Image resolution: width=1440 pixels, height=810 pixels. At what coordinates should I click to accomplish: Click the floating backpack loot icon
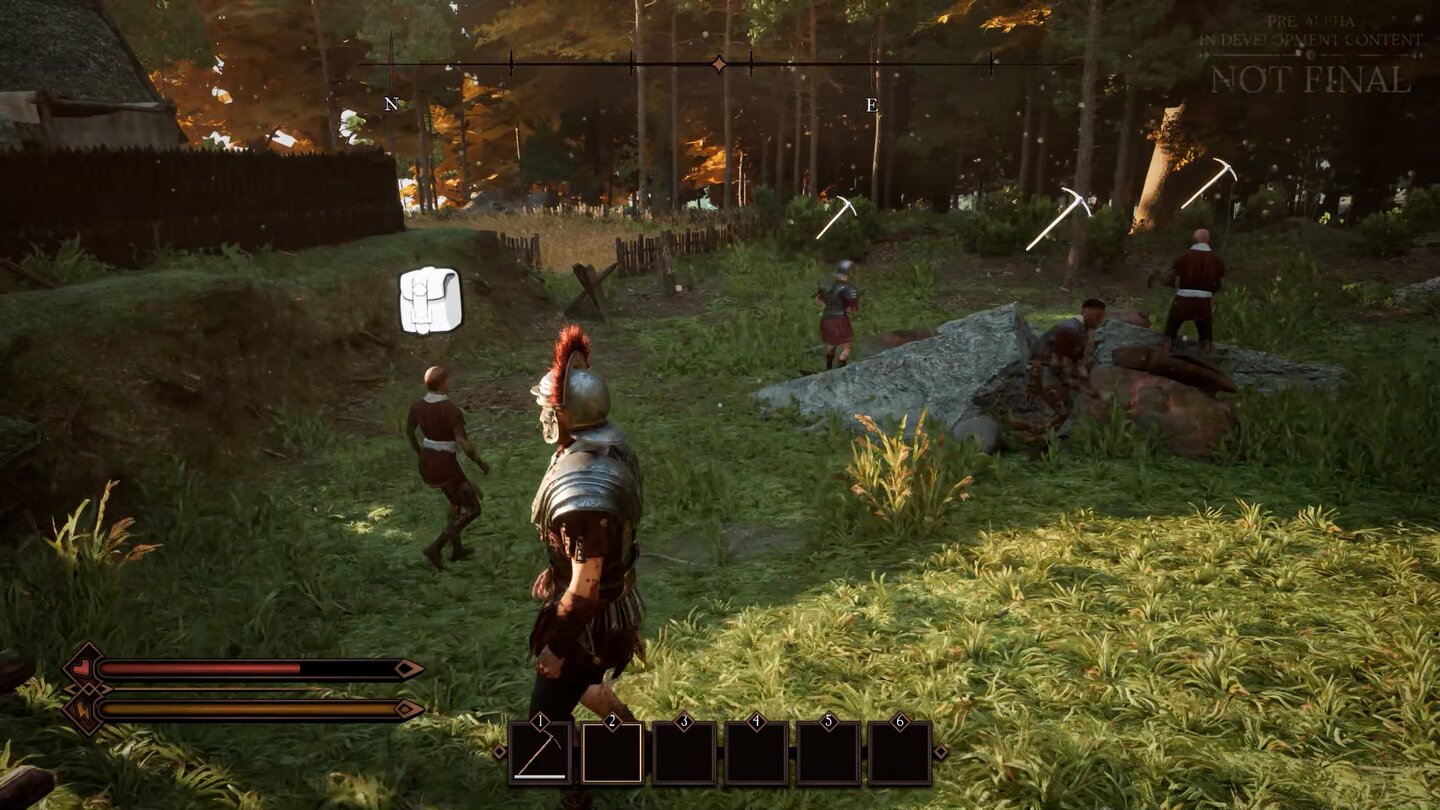428,298
